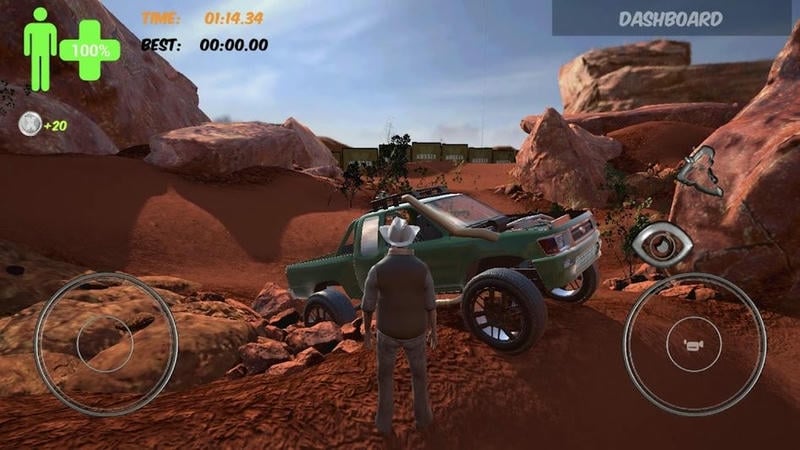
Task: Open the track map outline icon
Action: pyautogui.click(x=699, y=171)
